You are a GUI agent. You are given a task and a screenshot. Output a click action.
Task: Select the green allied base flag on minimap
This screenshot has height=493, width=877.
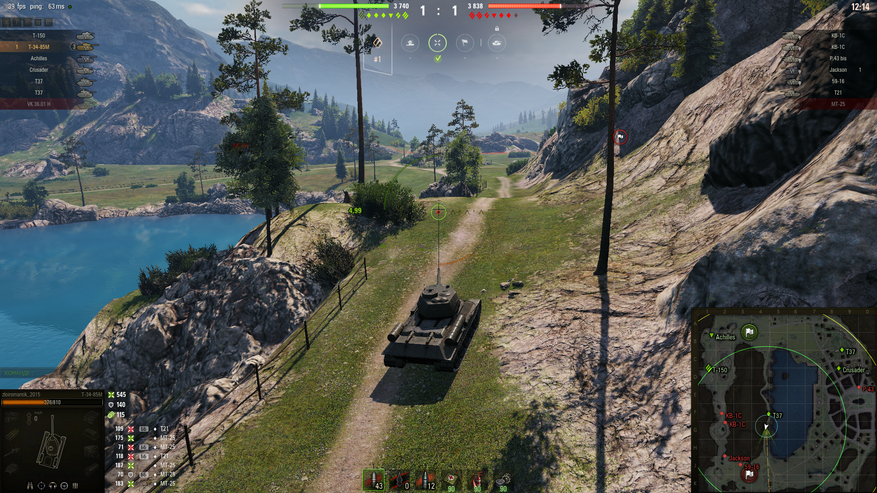(749, 331)
